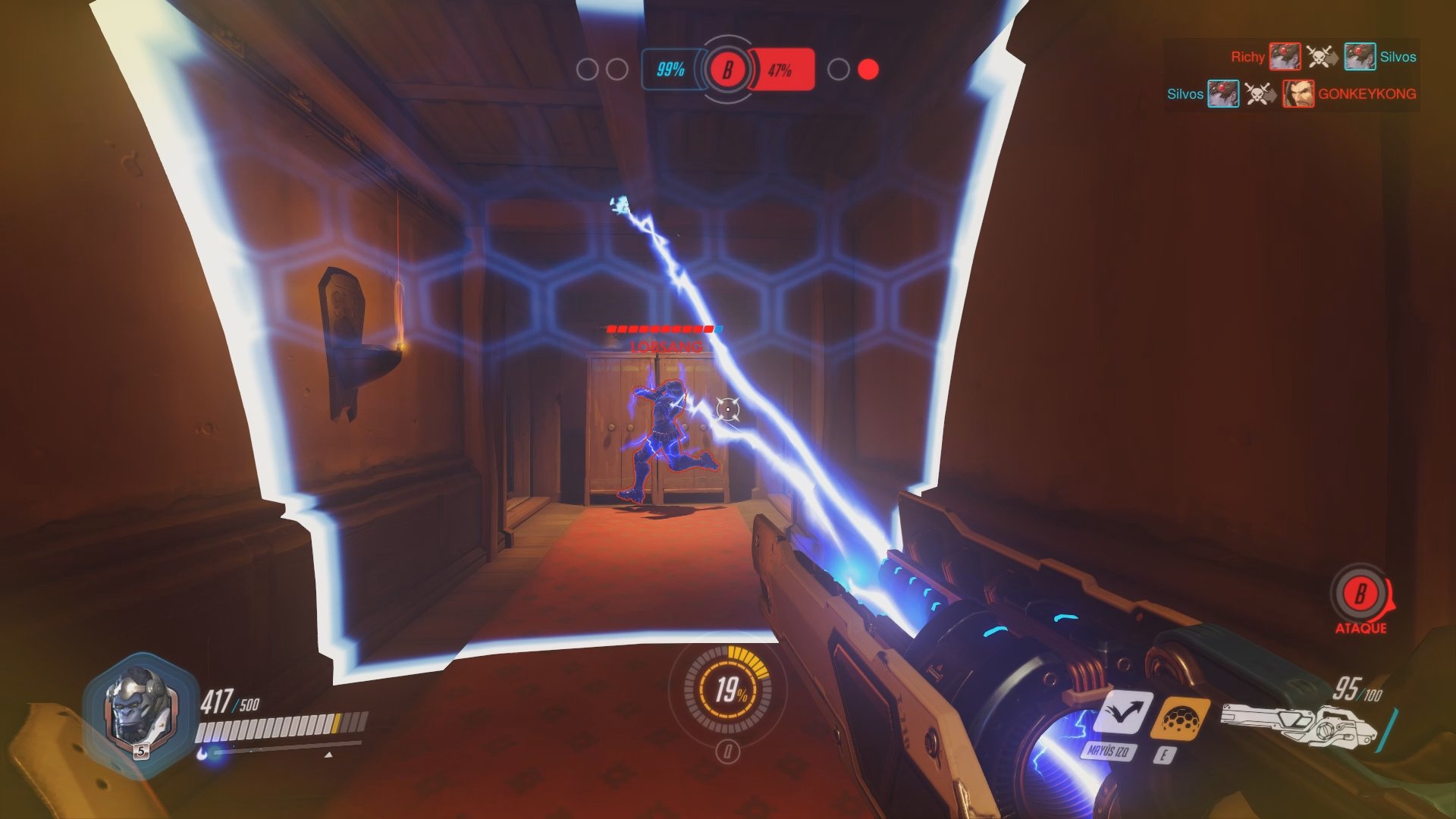1456x819 pixels.
Task: Click the crosshair over the sprinting enemy
Action: point(727,409)
